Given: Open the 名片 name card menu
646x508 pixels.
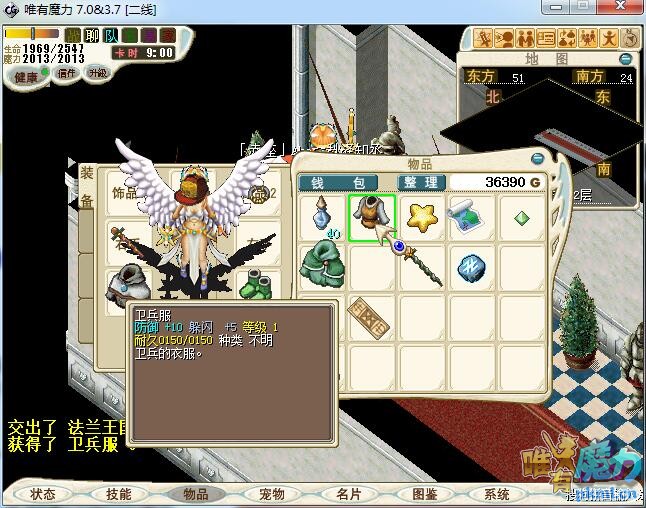Looking at the screenshot, I should pos(347,493).
